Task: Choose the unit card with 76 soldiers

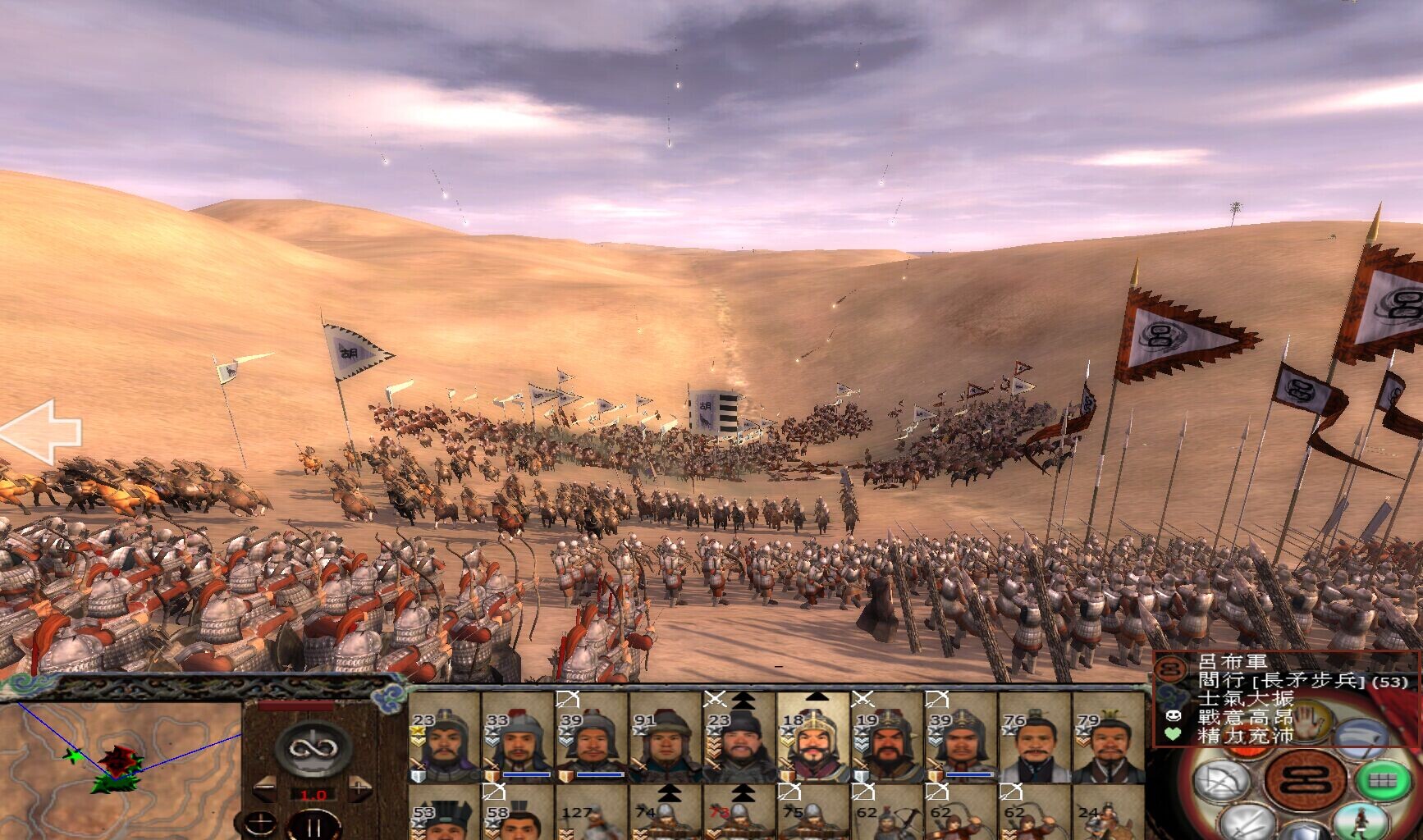Action: (x=1034, y=738)
